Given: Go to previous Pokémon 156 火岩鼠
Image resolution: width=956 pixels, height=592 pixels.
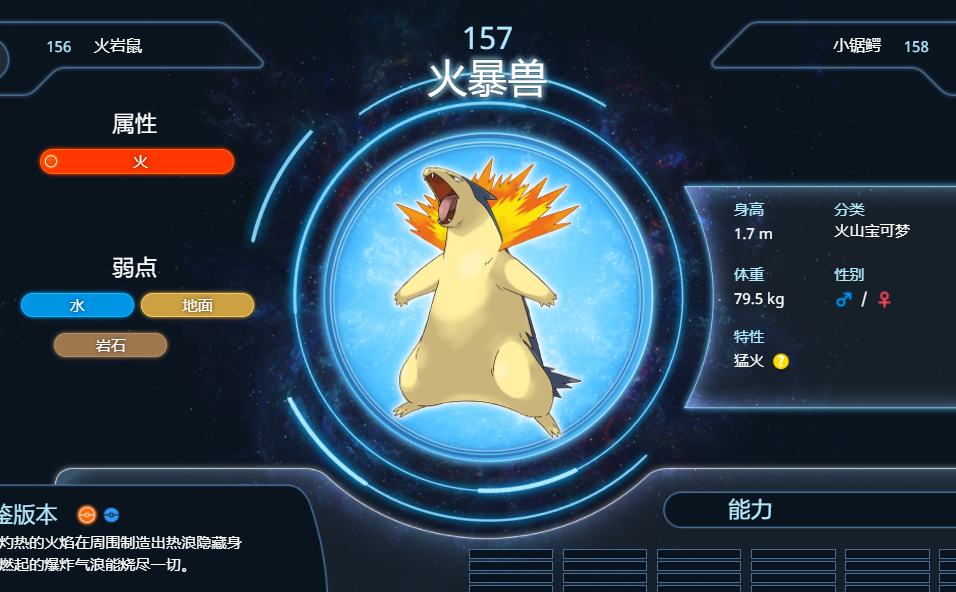Looking at the screenshot, I should (117, 47).
